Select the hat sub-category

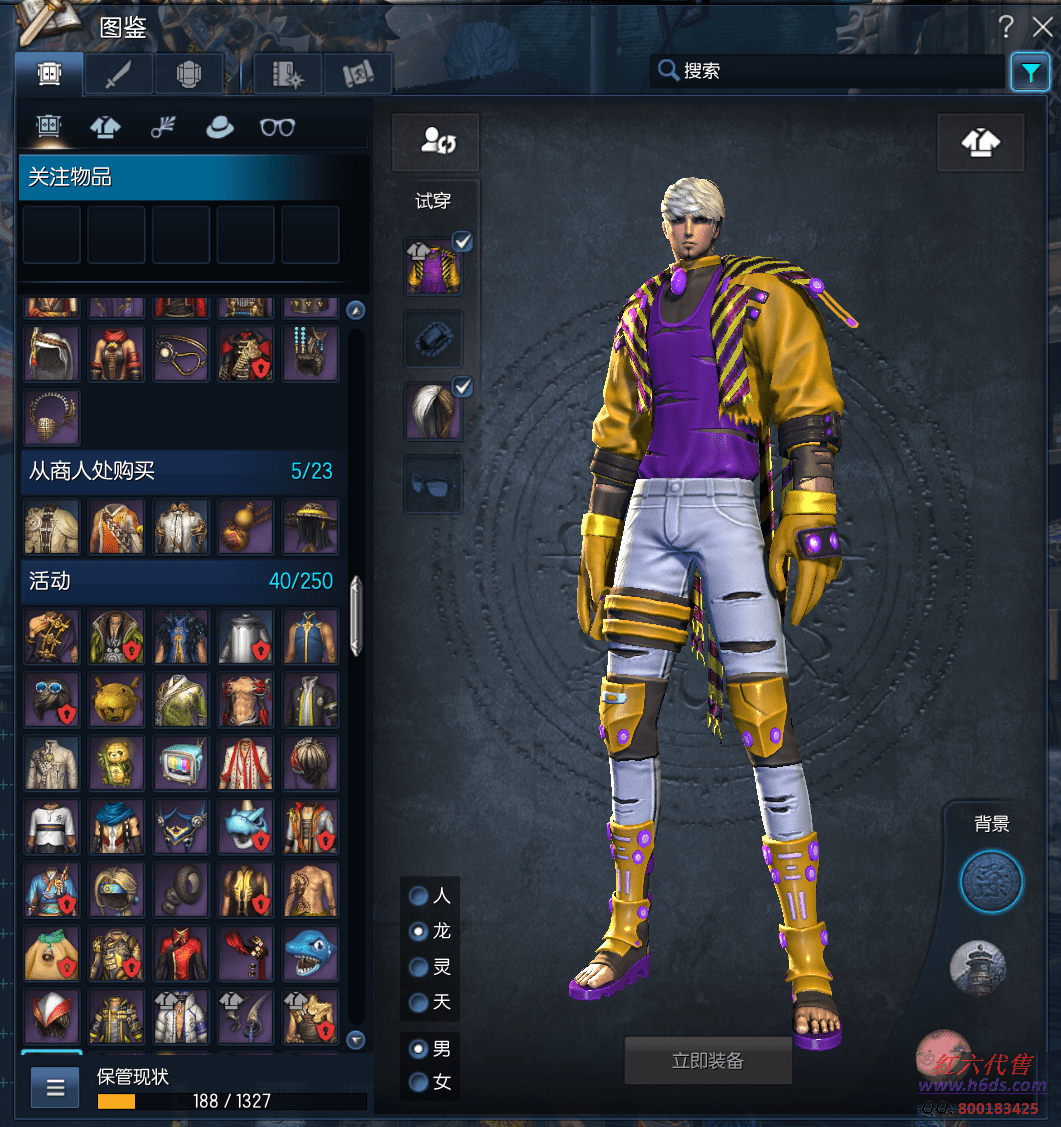pyautogui.click(x=219, y=127)
